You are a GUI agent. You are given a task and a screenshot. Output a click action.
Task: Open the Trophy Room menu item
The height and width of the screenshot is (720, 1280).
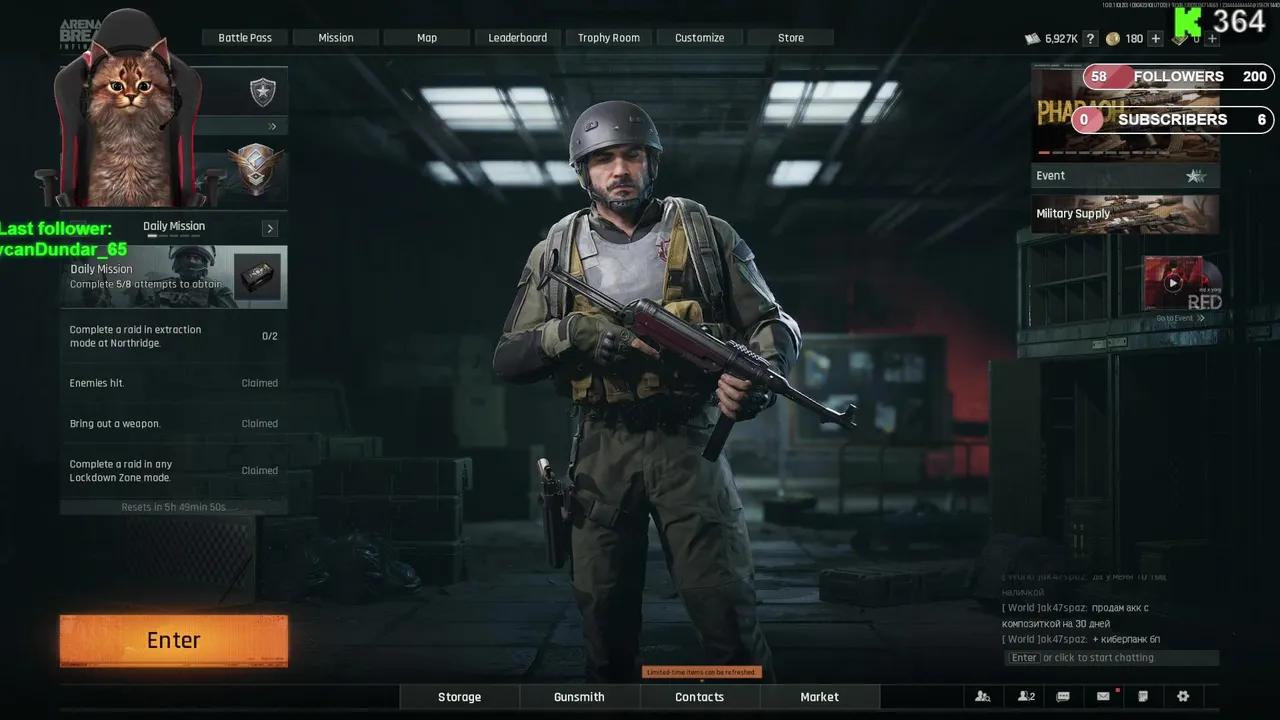pos(607,37)
